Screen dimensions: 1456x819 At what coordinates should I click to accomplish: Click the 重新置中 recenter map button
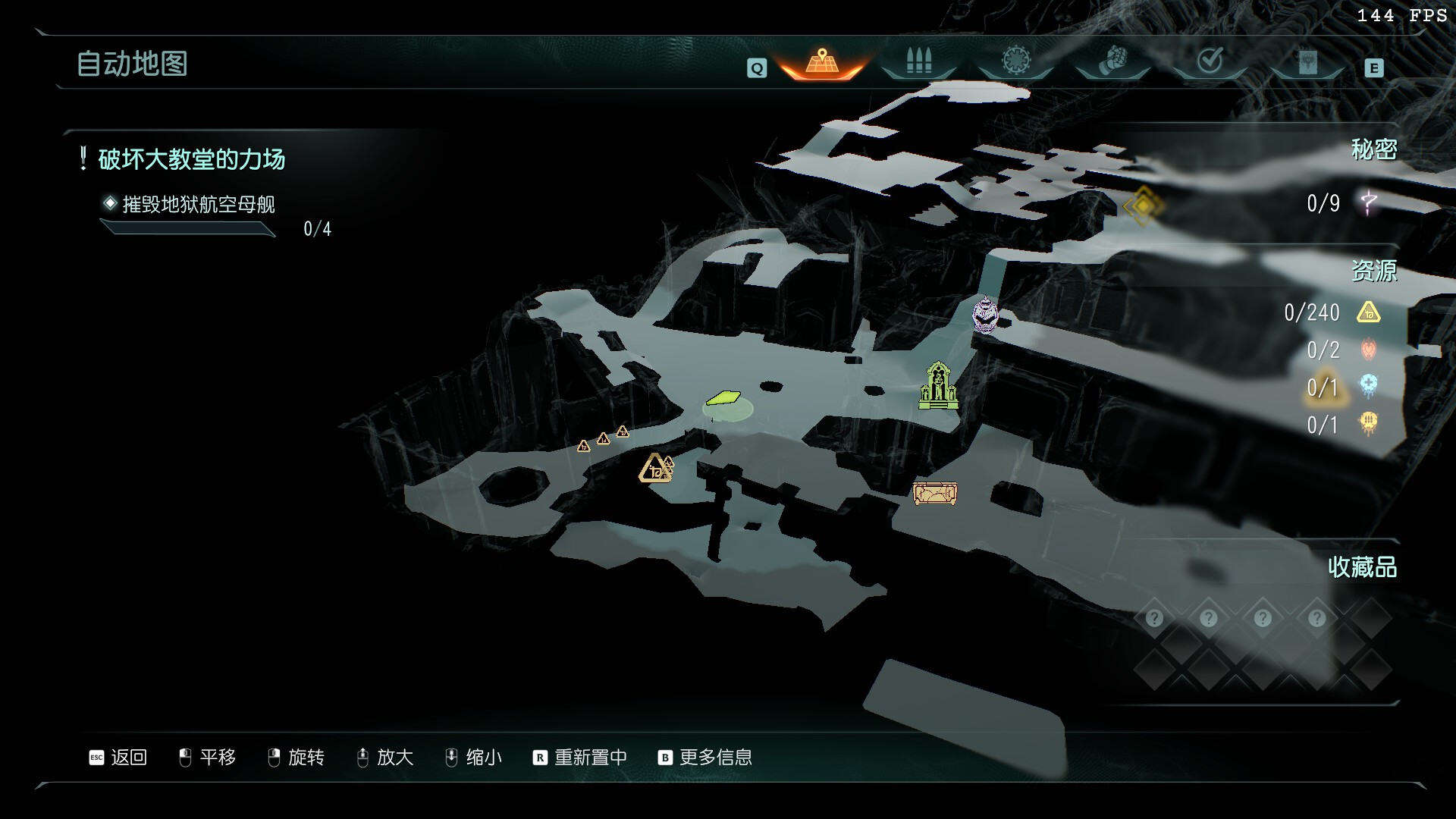580,758
